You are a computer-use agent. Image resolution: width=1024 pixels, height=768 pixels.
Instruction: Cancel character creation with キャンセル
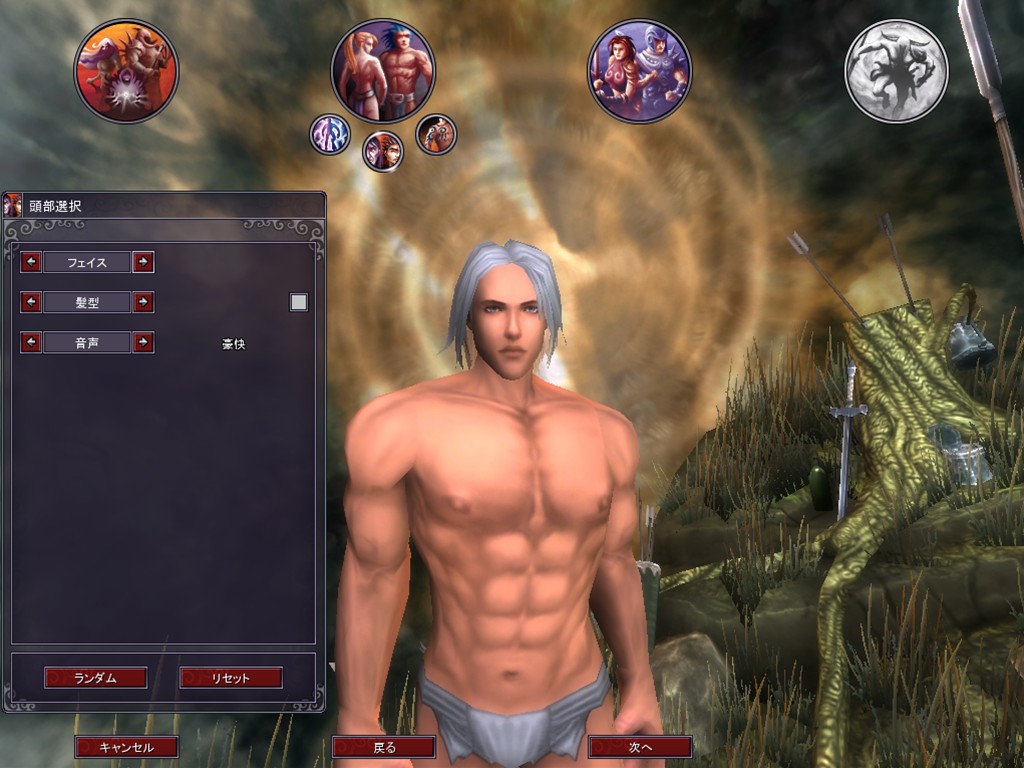tap(127, 747)
